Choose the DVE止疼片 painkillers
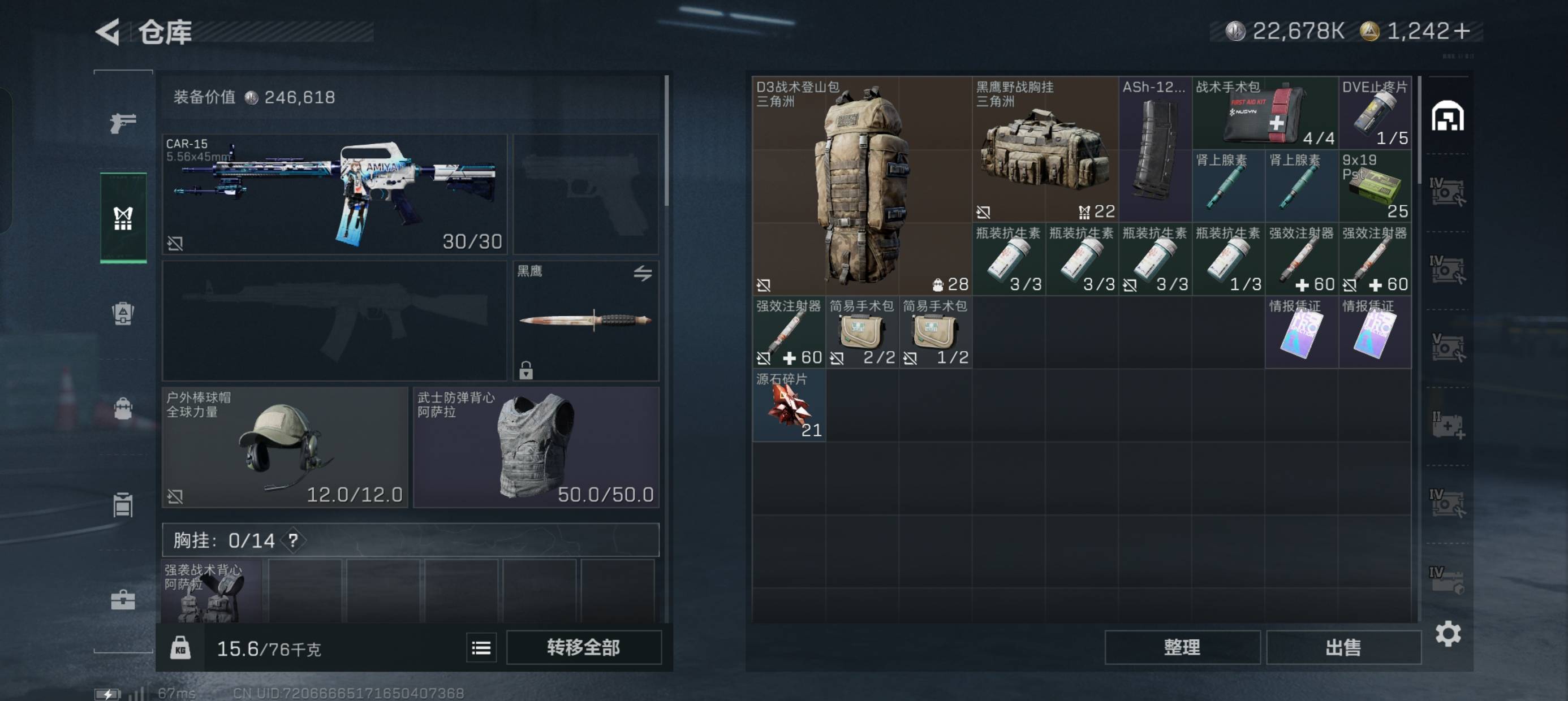The height and width of the screenshot is (701, 1568). coord(1375,112)
